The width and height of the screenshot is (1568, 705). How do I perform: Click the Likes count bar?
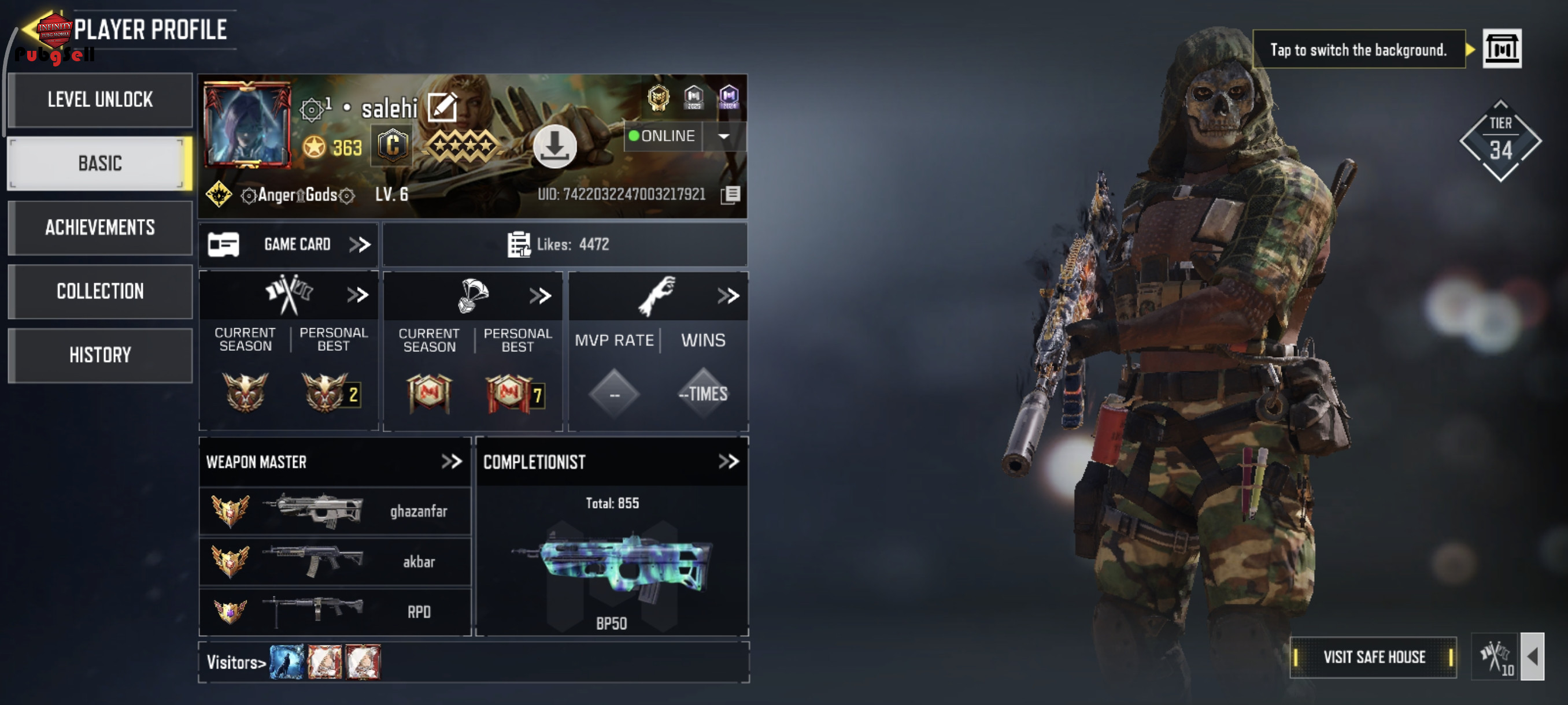(564, 244)
